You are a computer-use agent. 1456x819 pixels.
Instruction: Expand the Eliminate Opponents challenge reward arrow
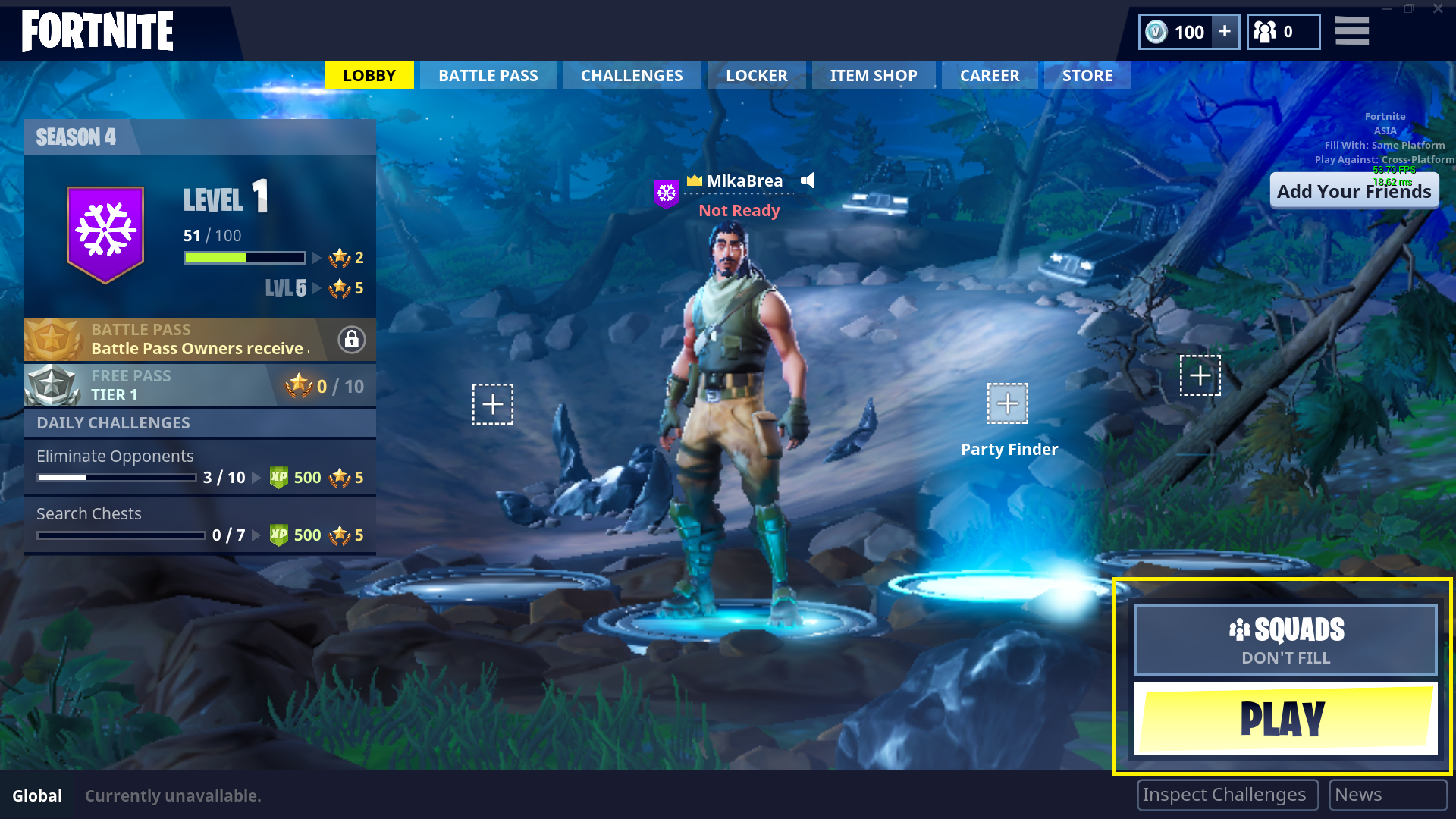coord(256,478)
